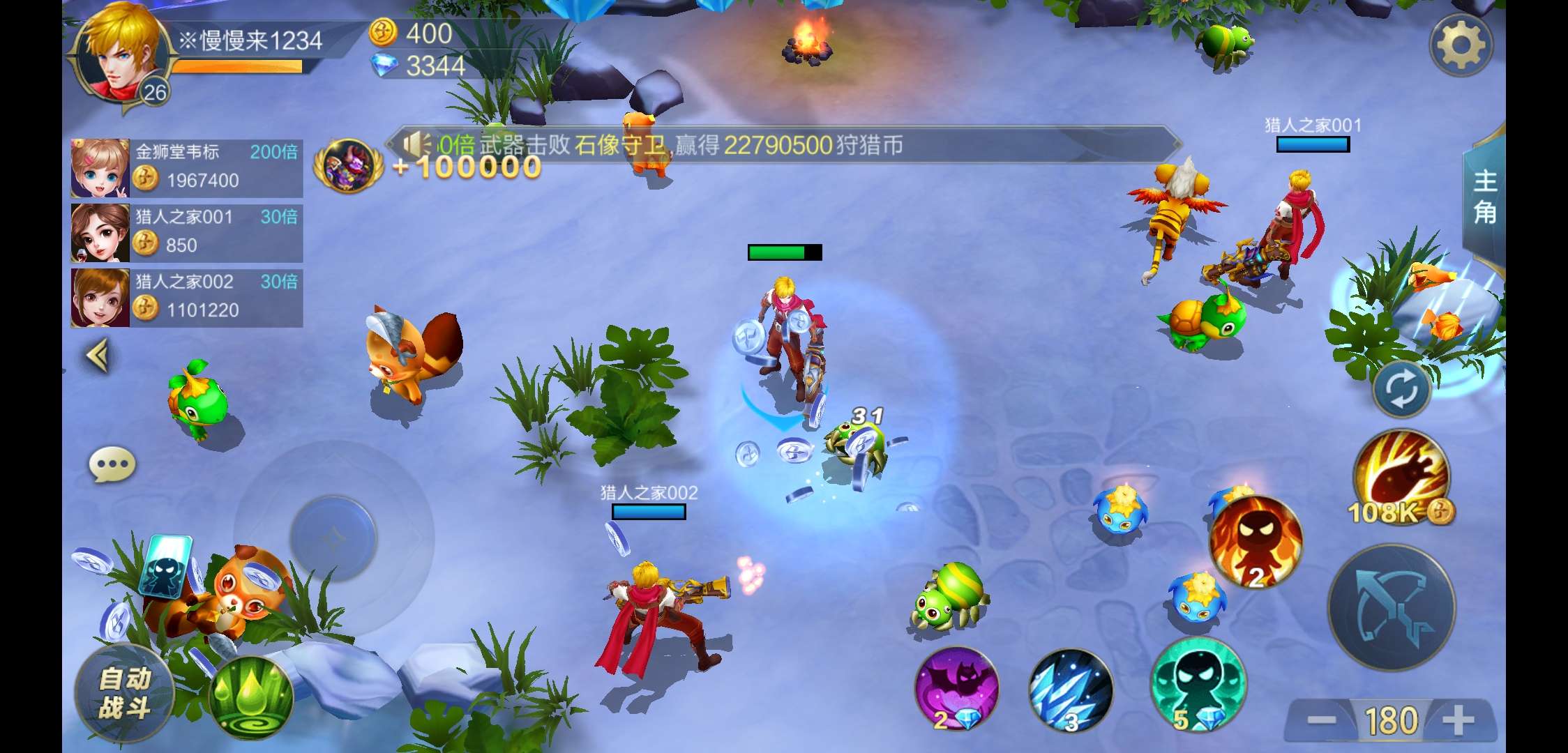Image resolution: width=1568 pixels, height=753 pixels.
Task: Toggle the 自动战斗 auto-battle button
Action: 124,692
